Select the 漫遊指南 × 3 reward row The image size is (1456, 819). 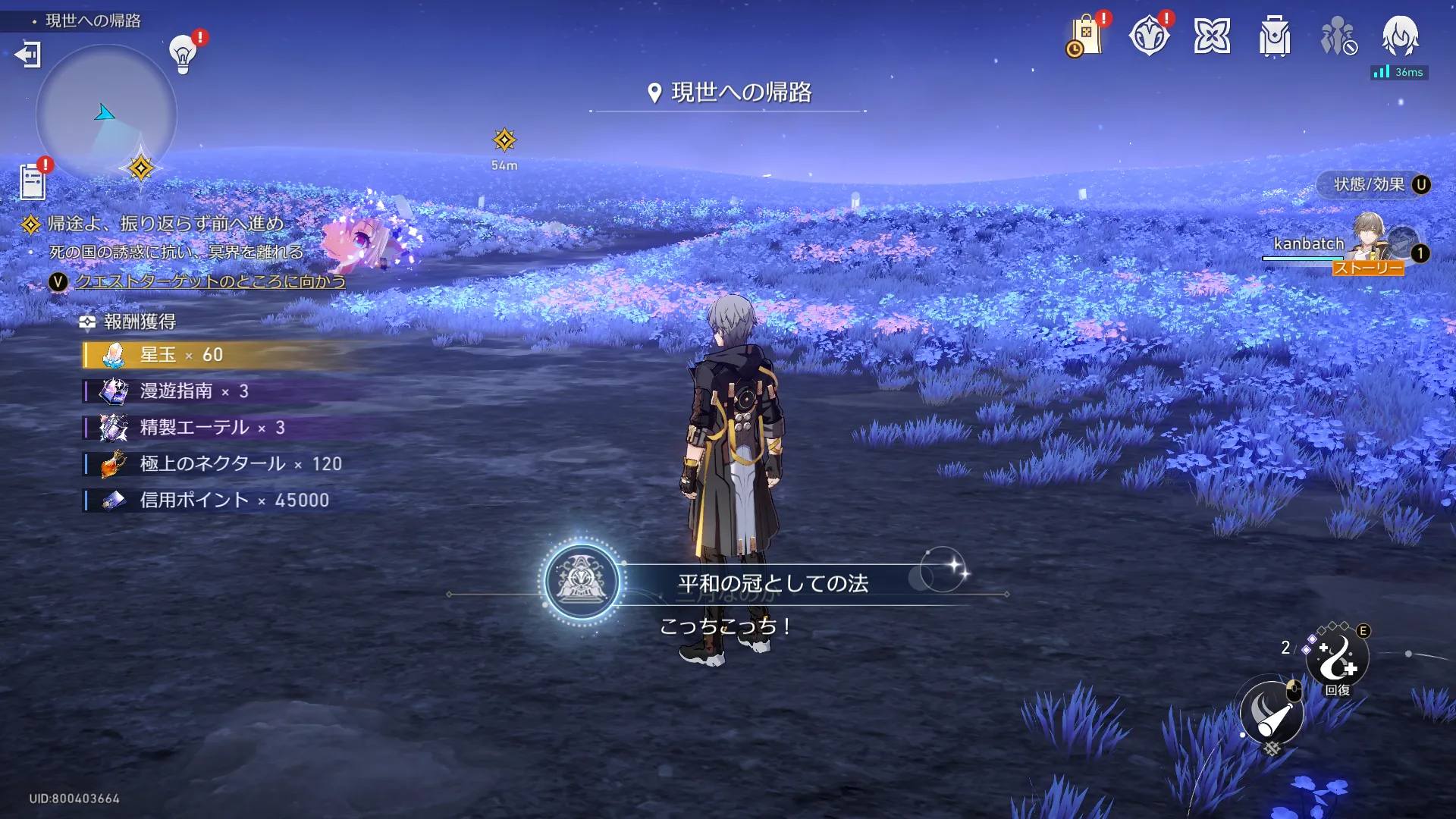click(194, 391)
